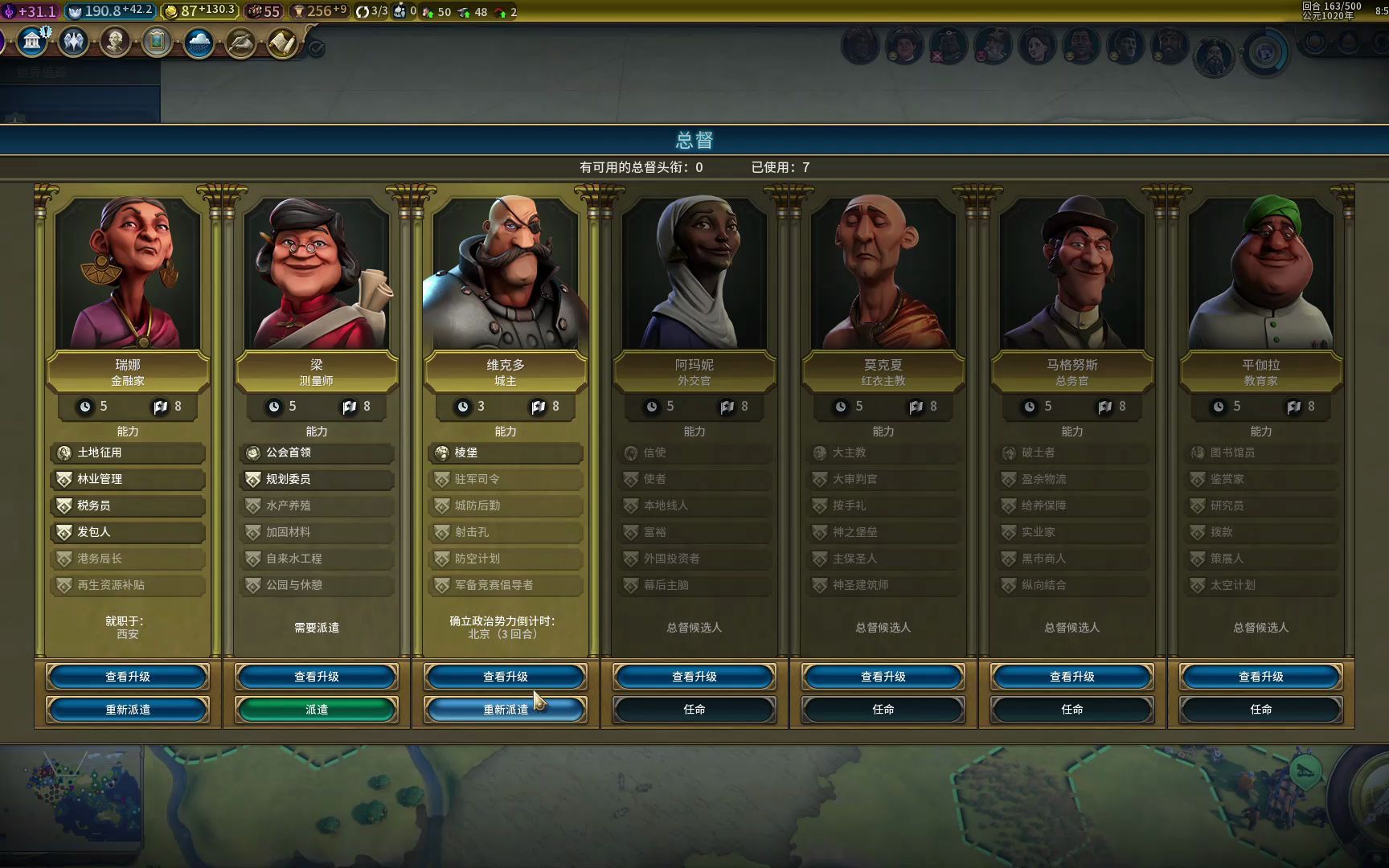Click 查看升级 under governor 瑞娜
1389x868 pixels.
(x=128, y=677)
